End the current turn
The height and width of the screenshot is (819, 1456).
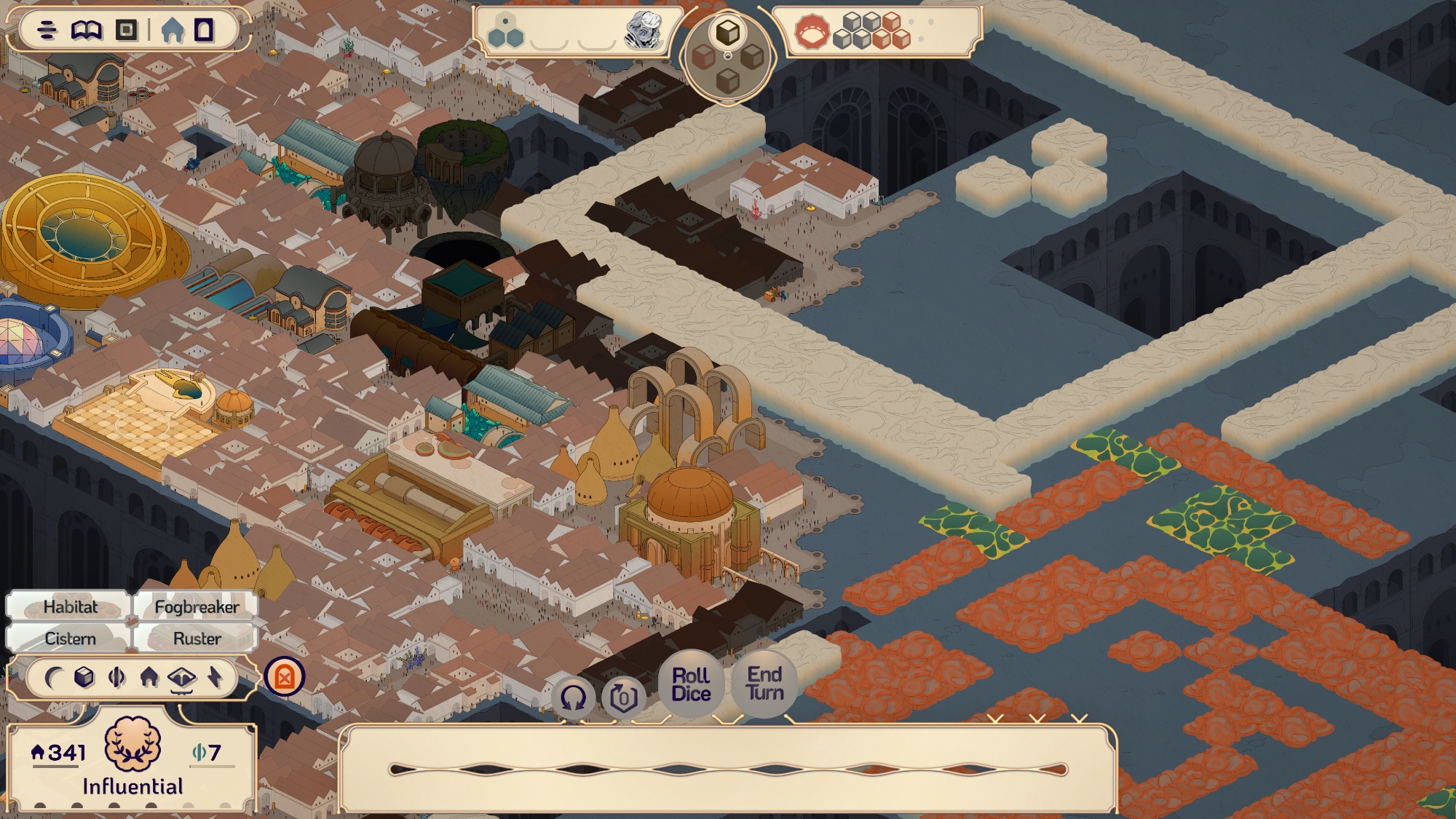764,684
